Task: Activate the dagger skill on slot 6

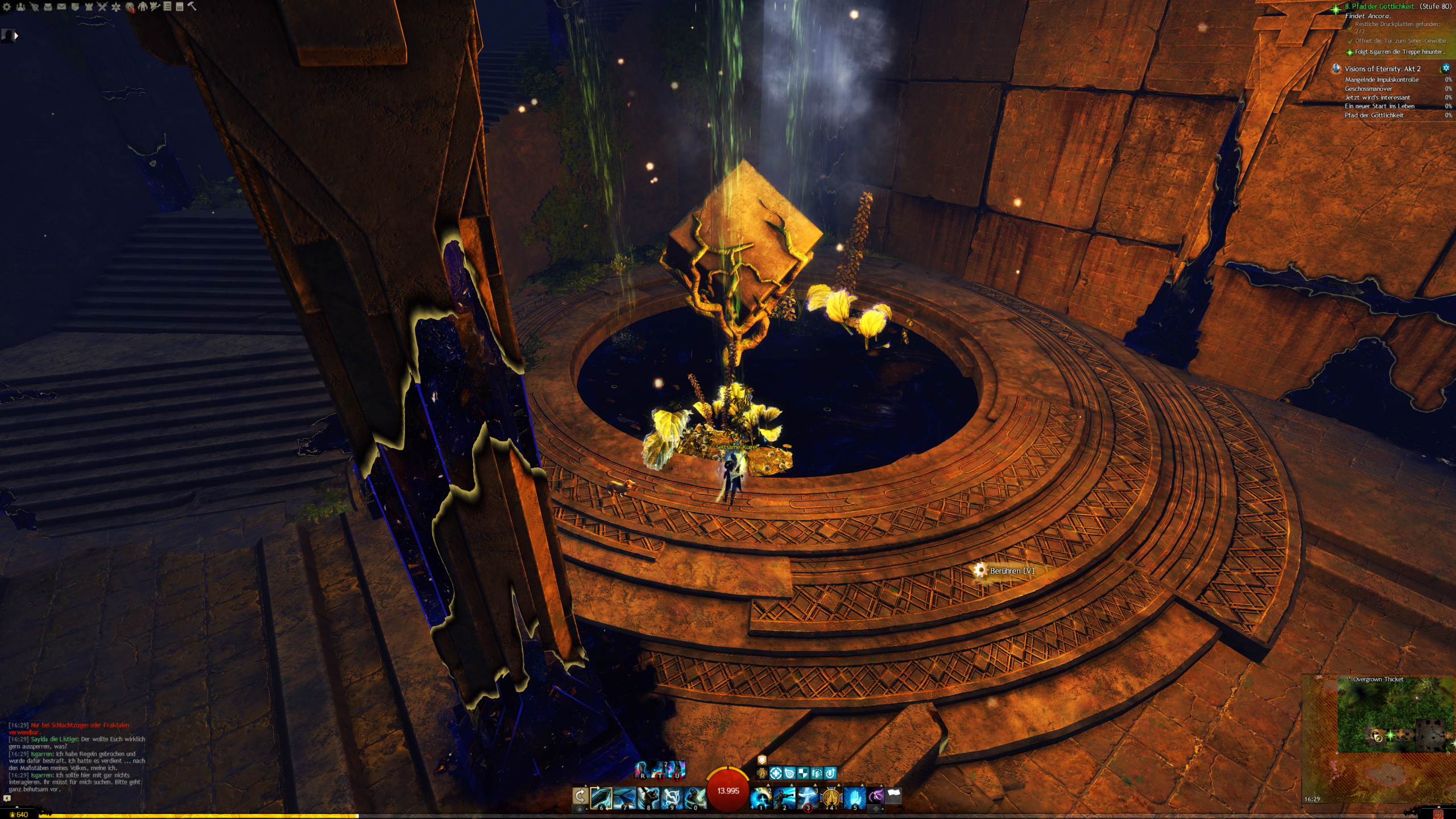Action: pyautogui.click(x=602, y=797)
